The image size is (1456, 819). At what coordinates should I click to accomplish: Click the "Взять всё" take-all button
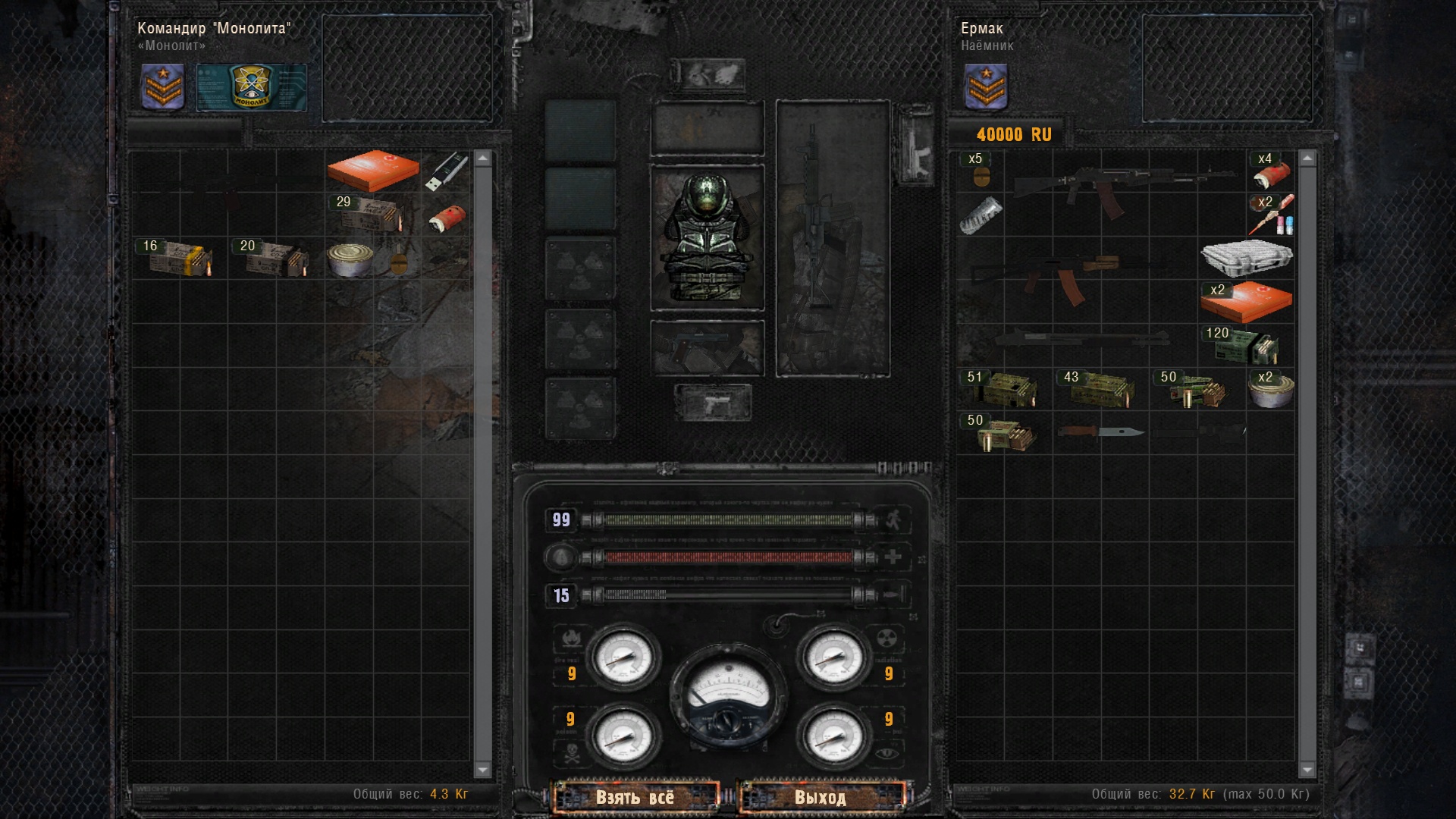635,797
